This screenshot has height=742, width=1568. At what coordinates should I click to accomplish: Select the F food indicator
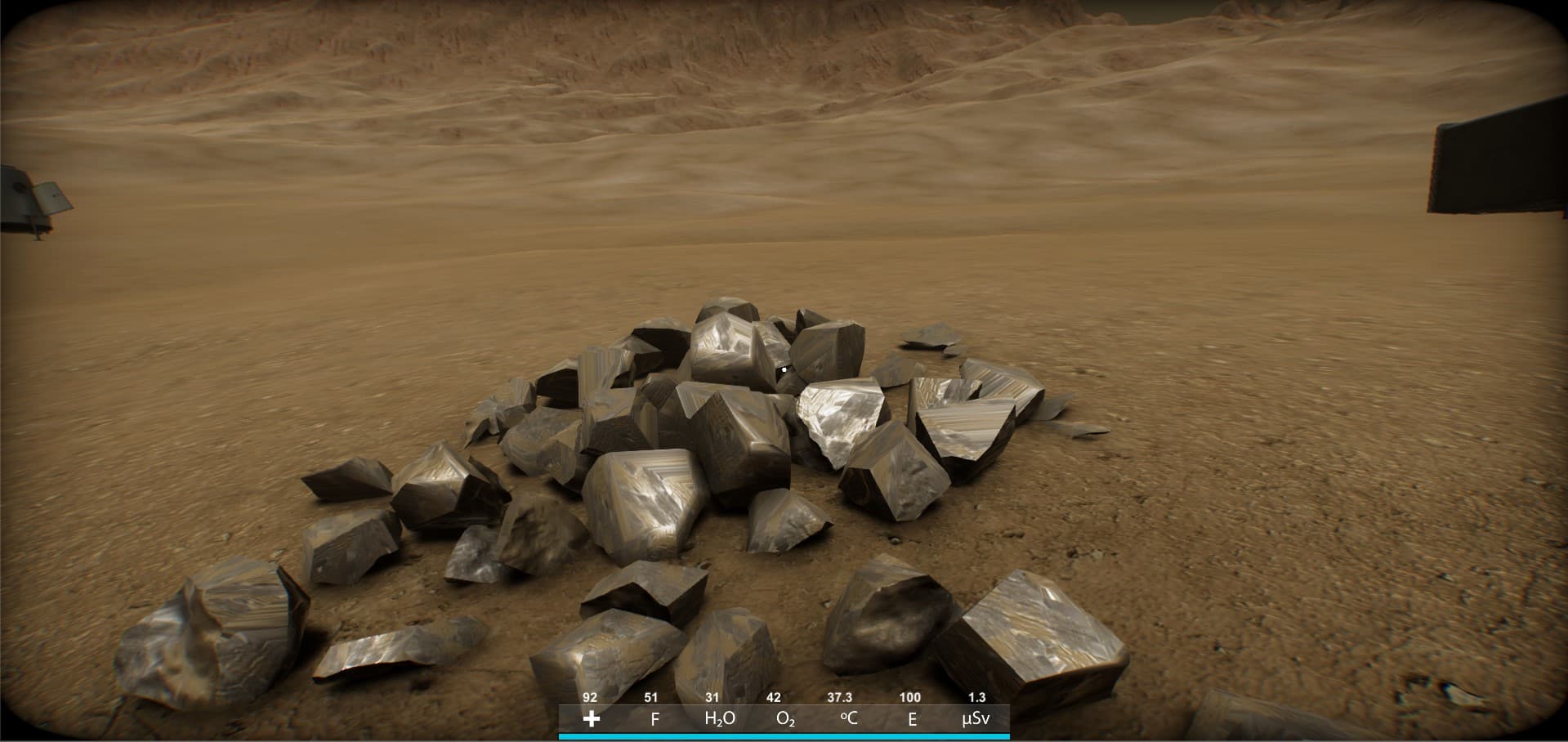pos(654,720)
